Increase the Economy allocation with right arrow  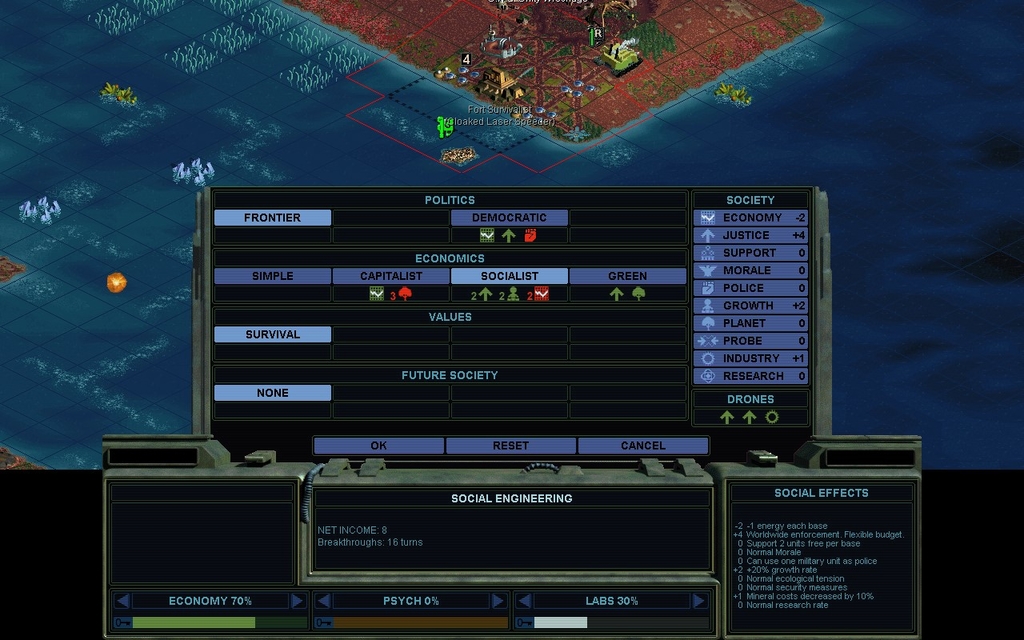click(297, 601)
